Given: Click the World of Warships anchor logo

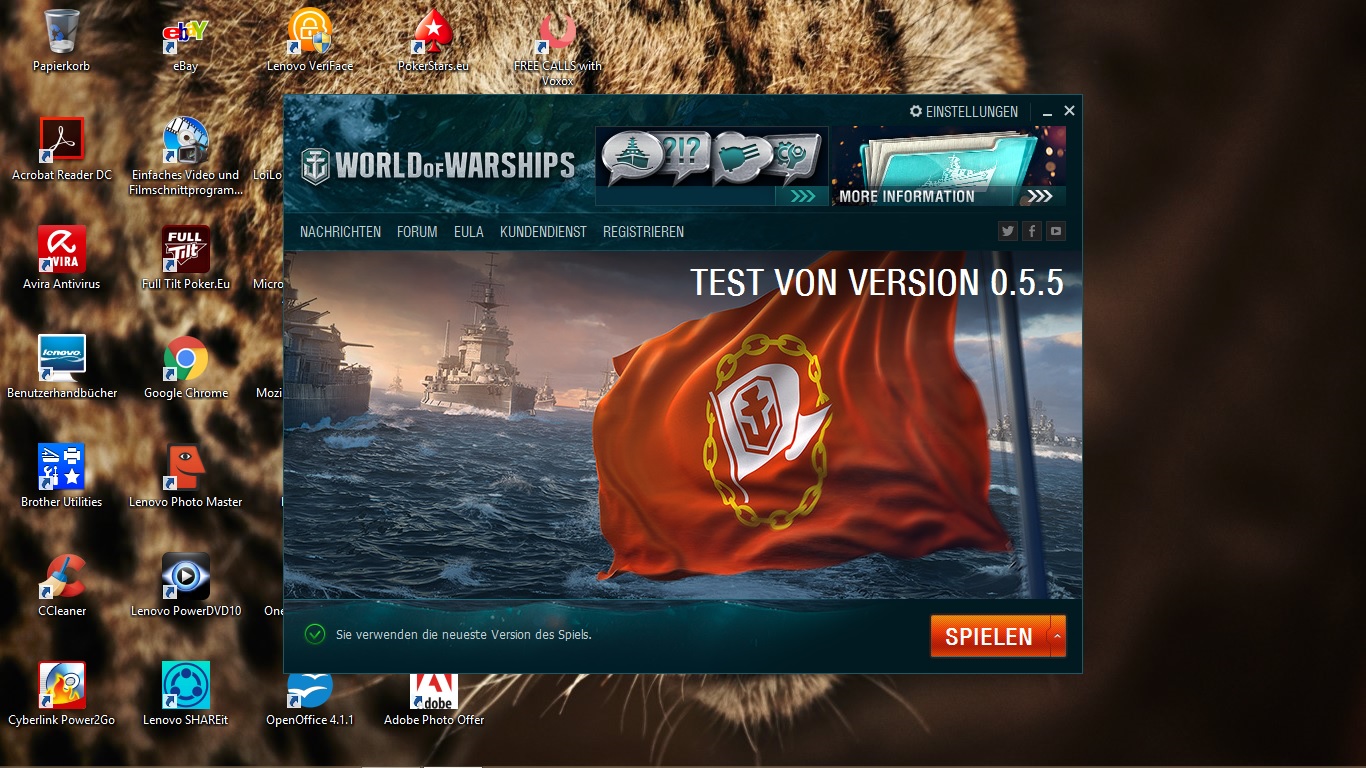Looking at the screenshot, I should [x=317, y=162].
